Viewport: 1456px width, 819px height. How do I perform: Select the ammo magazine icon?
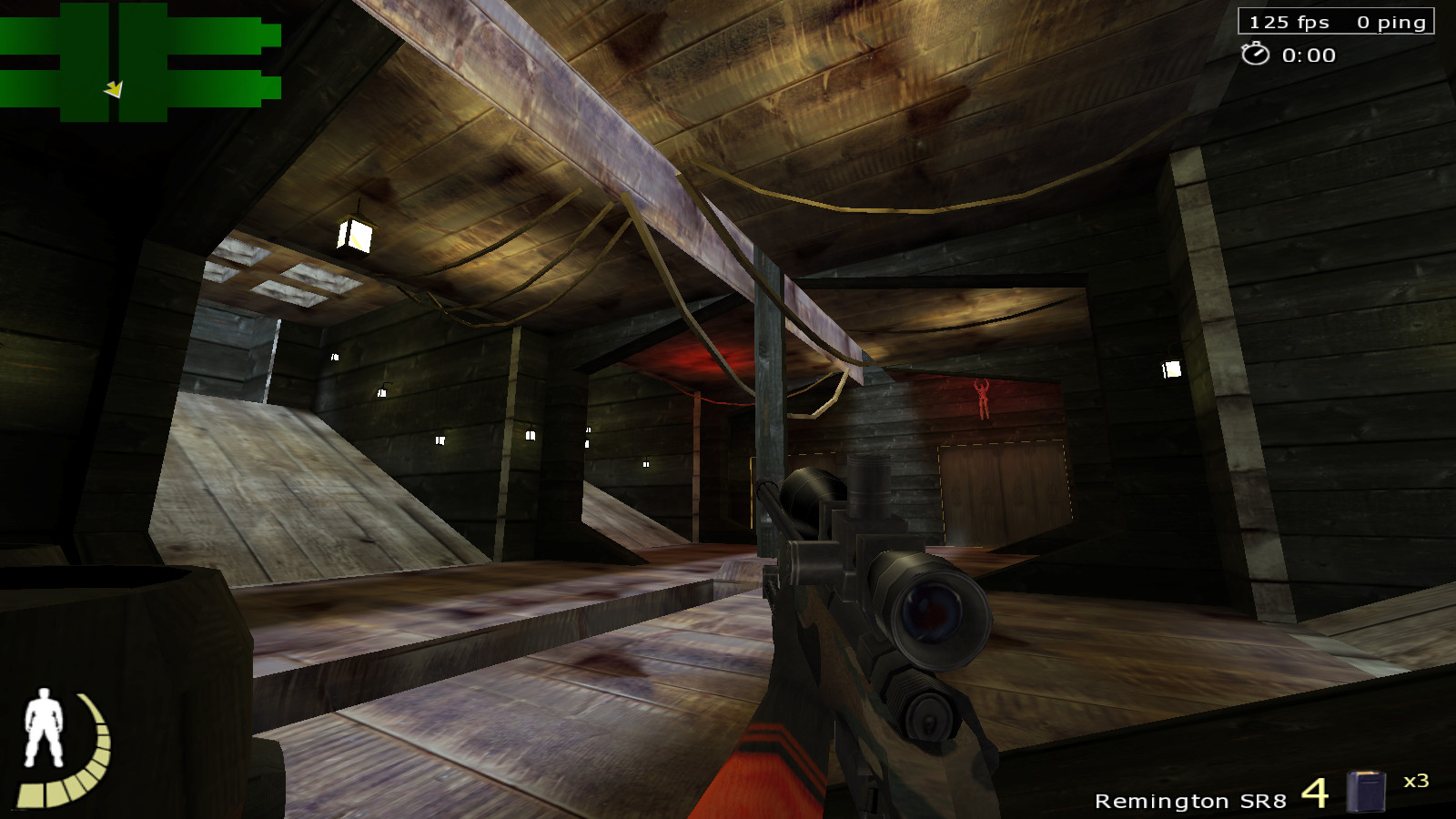[x=1365, y=791]
